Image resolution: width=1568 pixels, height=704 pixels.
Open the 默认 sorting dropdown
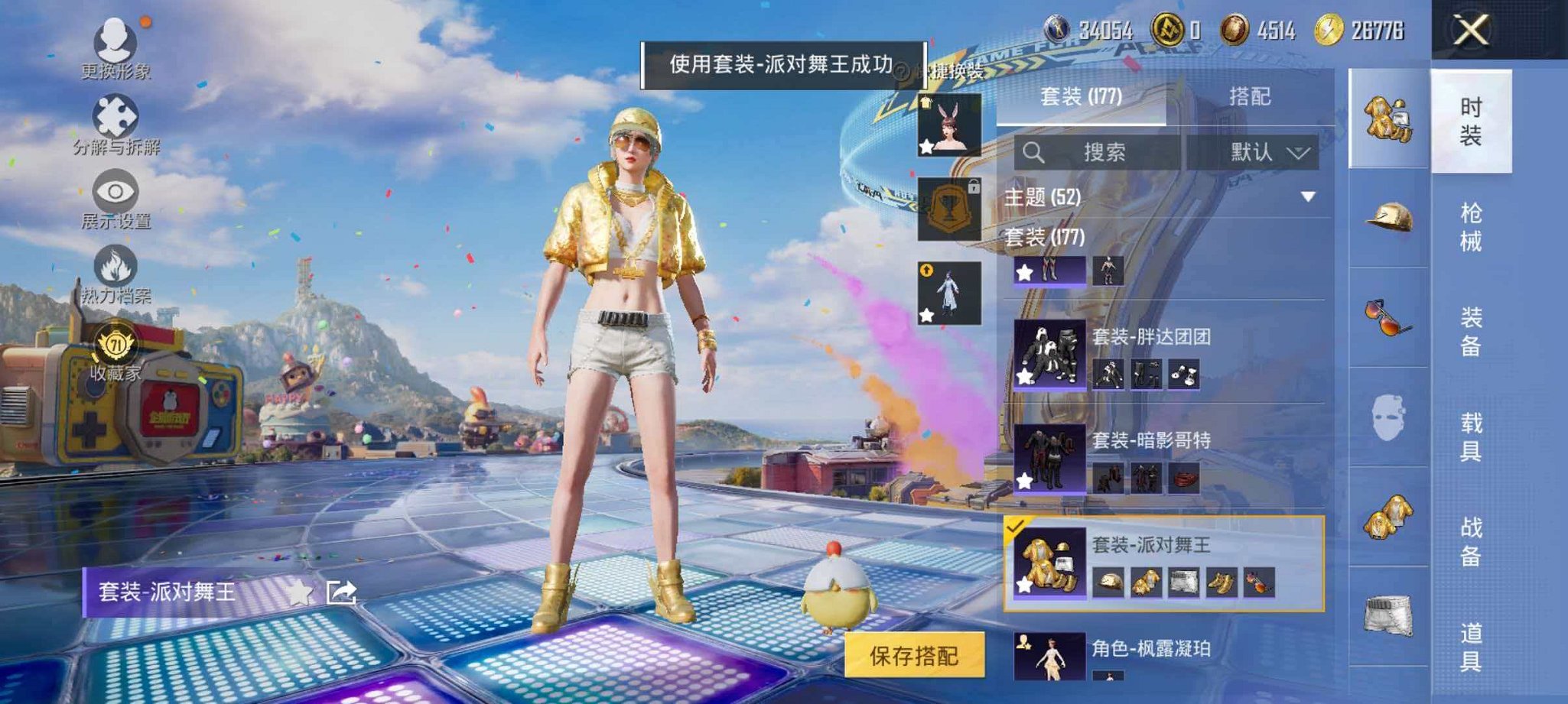click(1264, 152)
